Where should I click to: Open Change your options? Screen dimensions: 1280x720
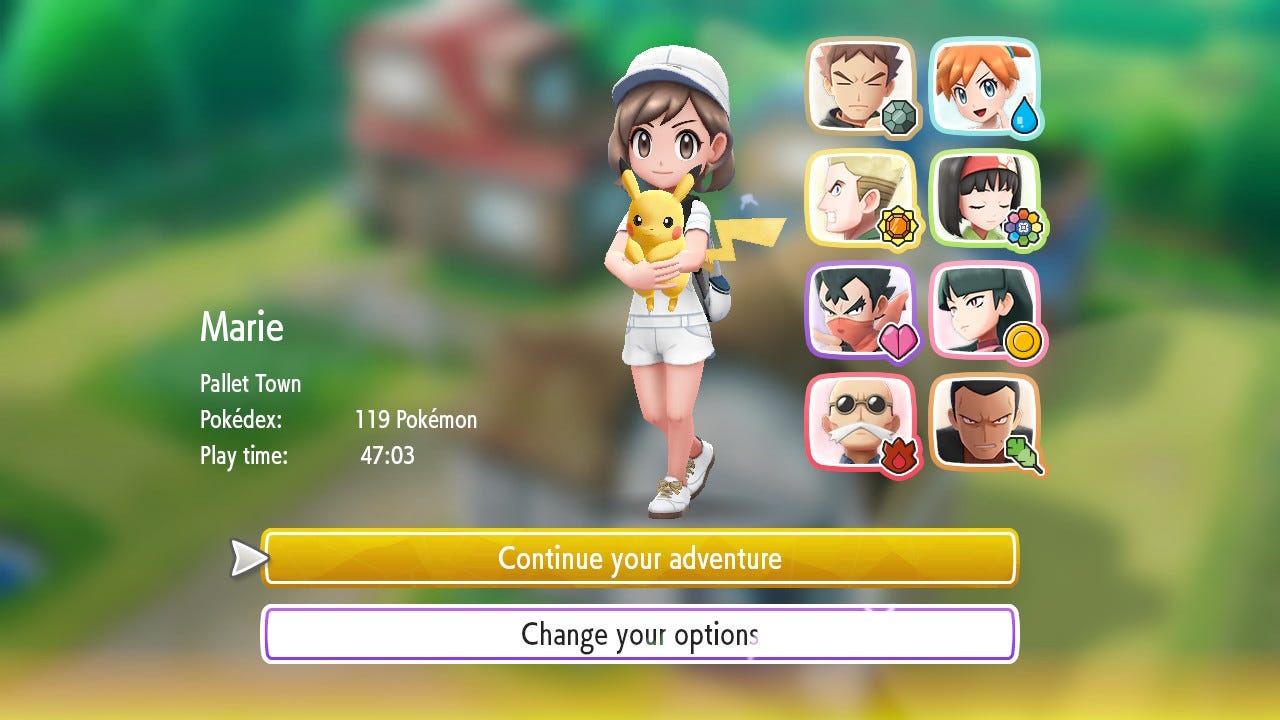(x=640, y=633)
